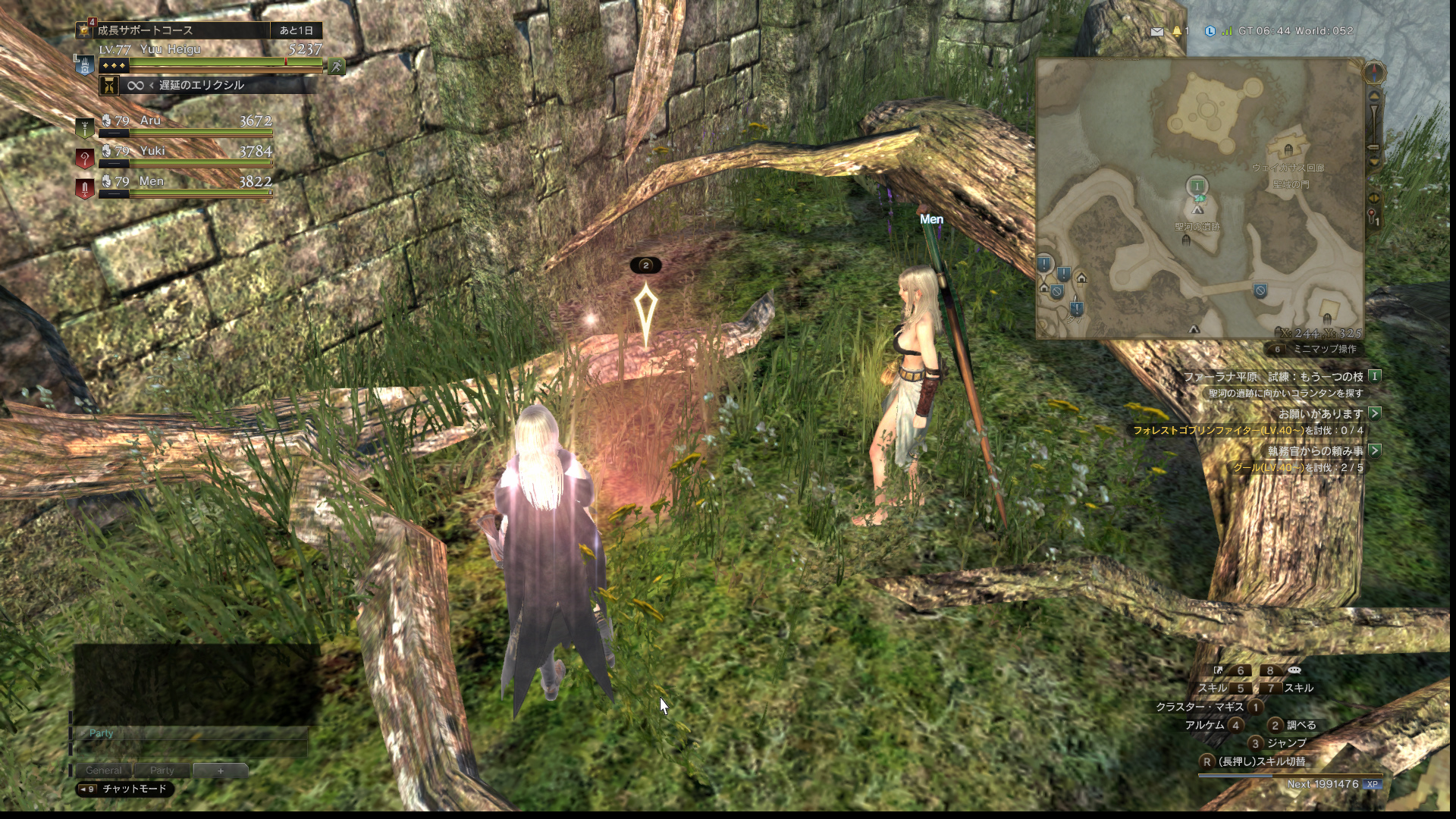The height and width of the screenshot is (819, 1456).
Task: Click the minimap's lower zoom arrow button
Action: point(1374,161)
